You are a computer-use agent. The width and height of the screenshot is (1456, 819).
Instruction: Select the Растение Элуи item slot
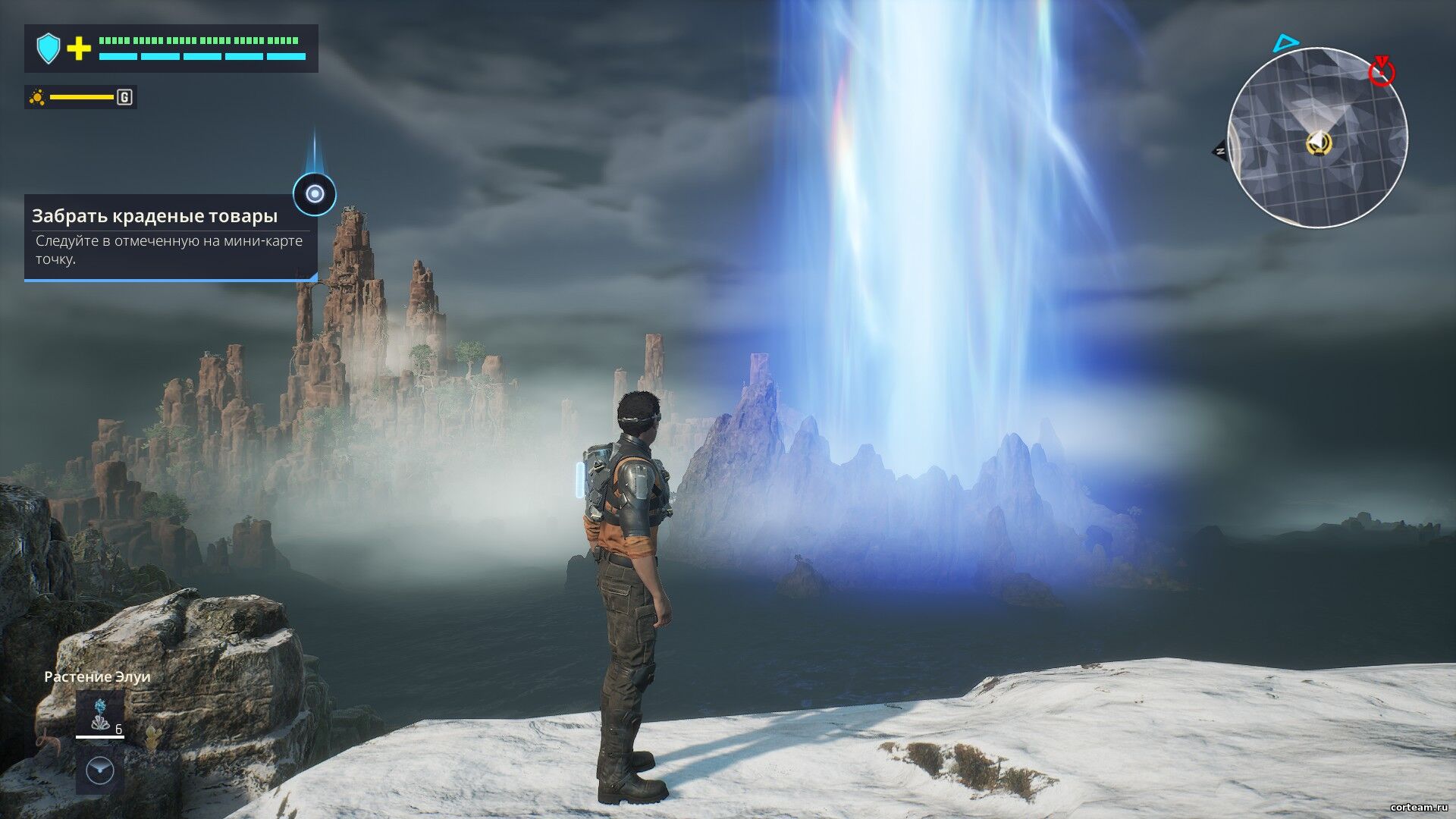click(x=99, y=714)
